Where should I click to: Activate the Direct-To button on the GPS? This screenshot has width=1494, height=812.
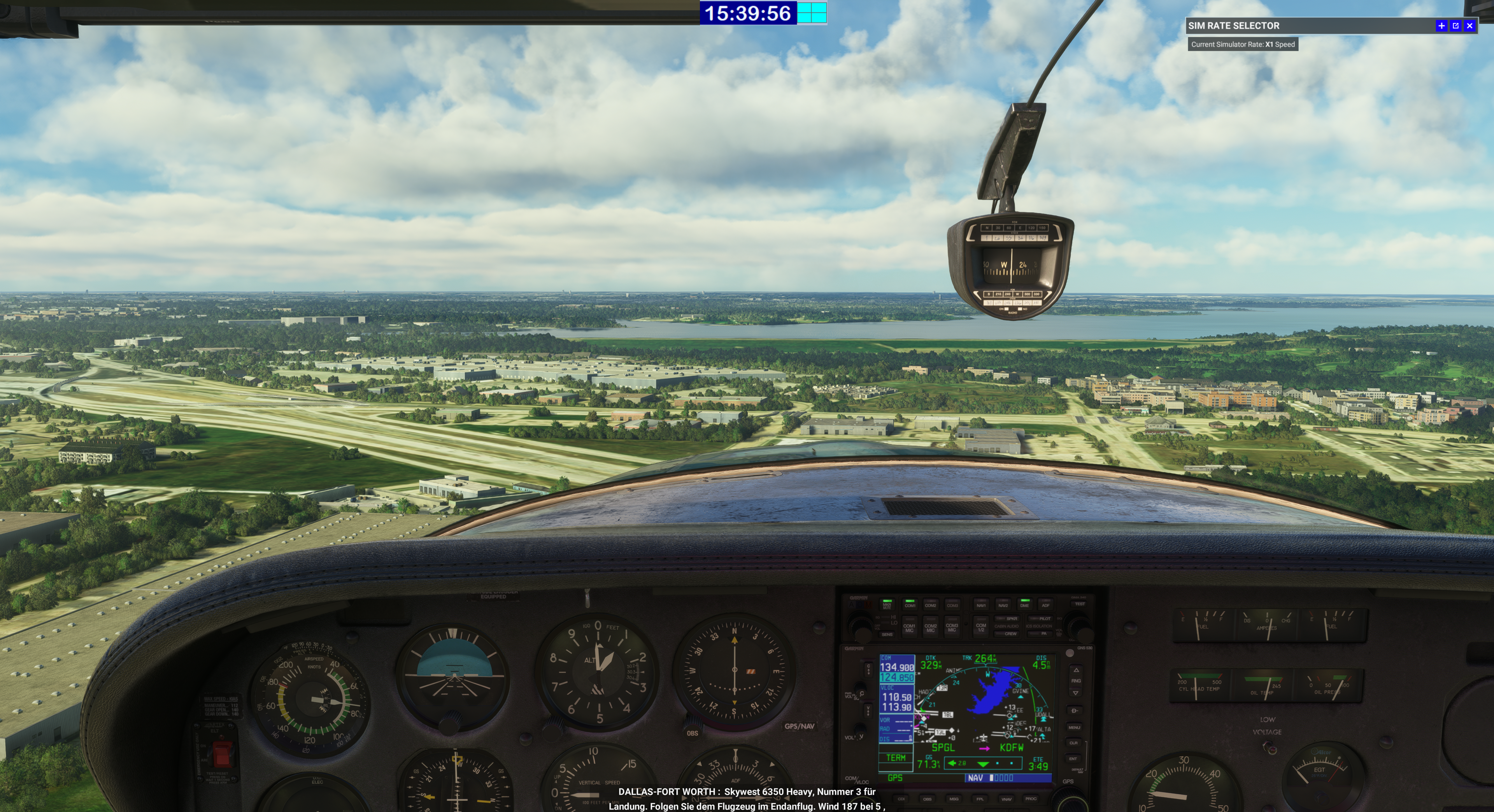click(x=1074, y=710)
